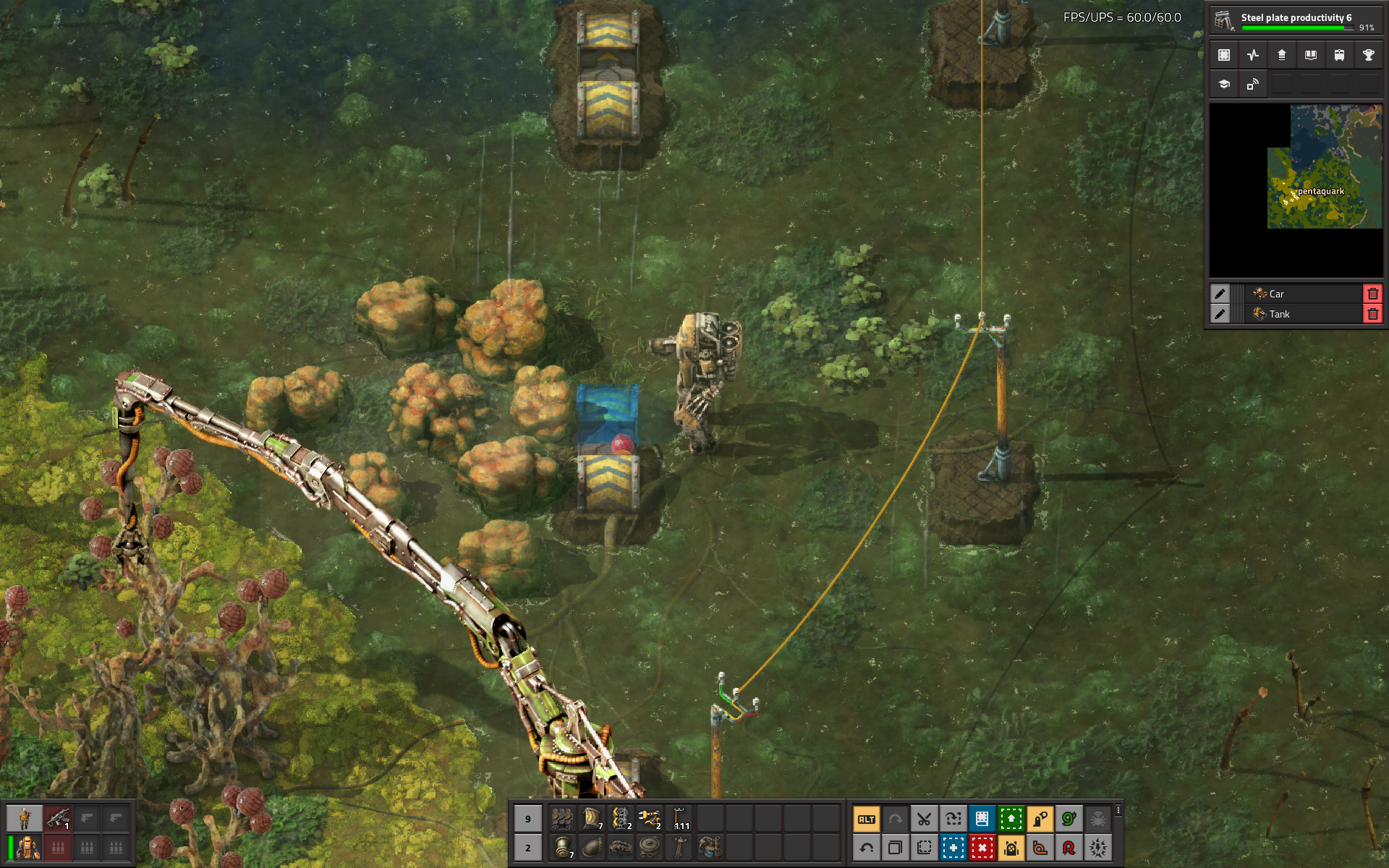
Task: Open the production statistics graph icon
Action: pyautogui.click(x=1253, y=55)
